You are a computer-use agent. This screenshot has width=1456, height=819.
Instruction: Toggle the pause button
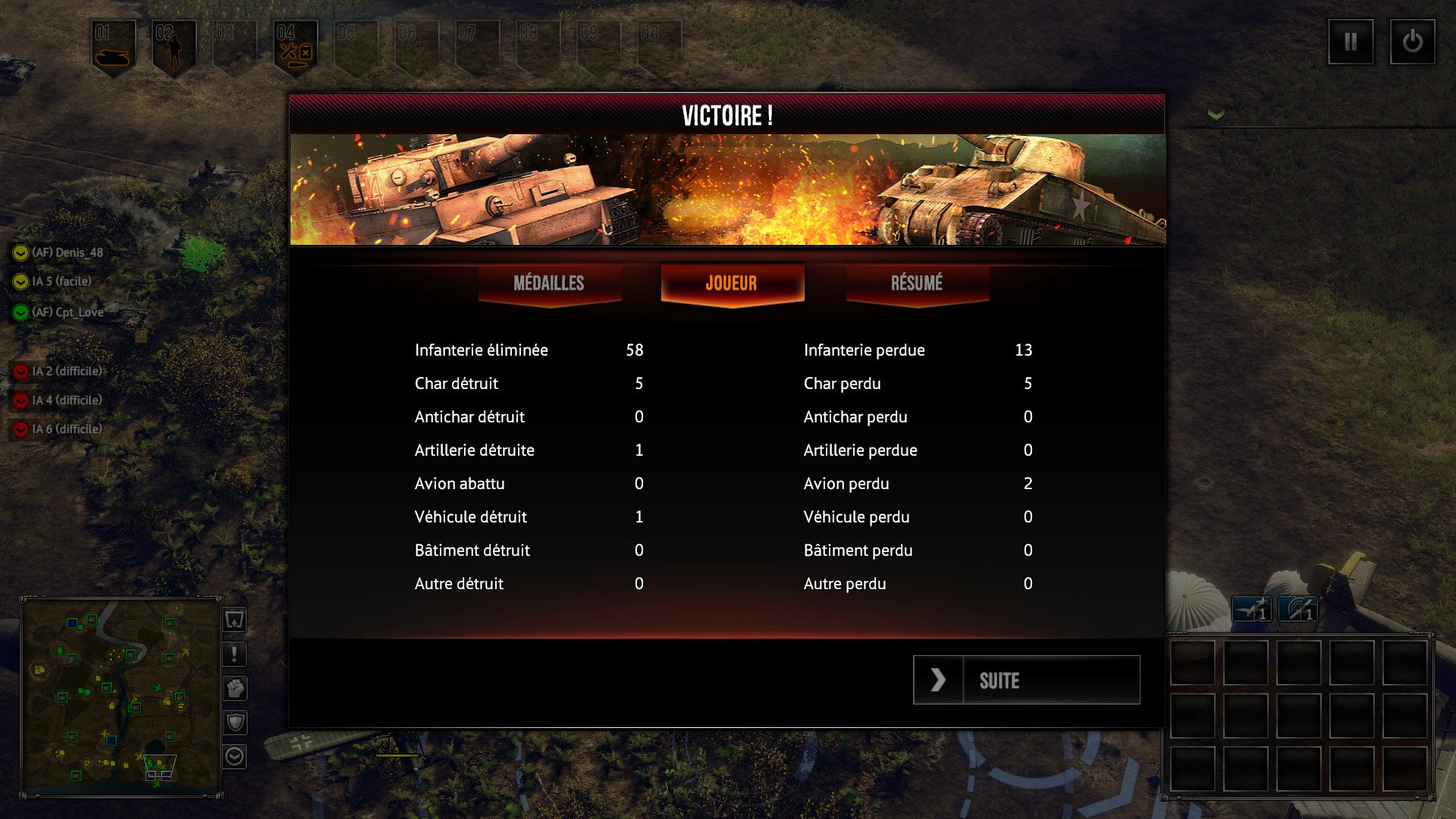1351,42
